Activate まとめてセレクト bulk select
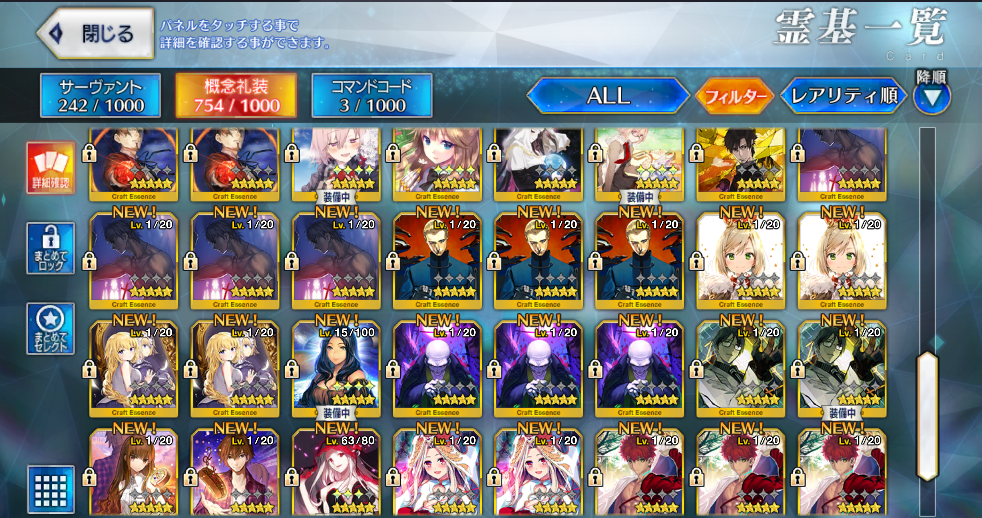Viewport: 982px width, 518px height. (x=49, y=327)
